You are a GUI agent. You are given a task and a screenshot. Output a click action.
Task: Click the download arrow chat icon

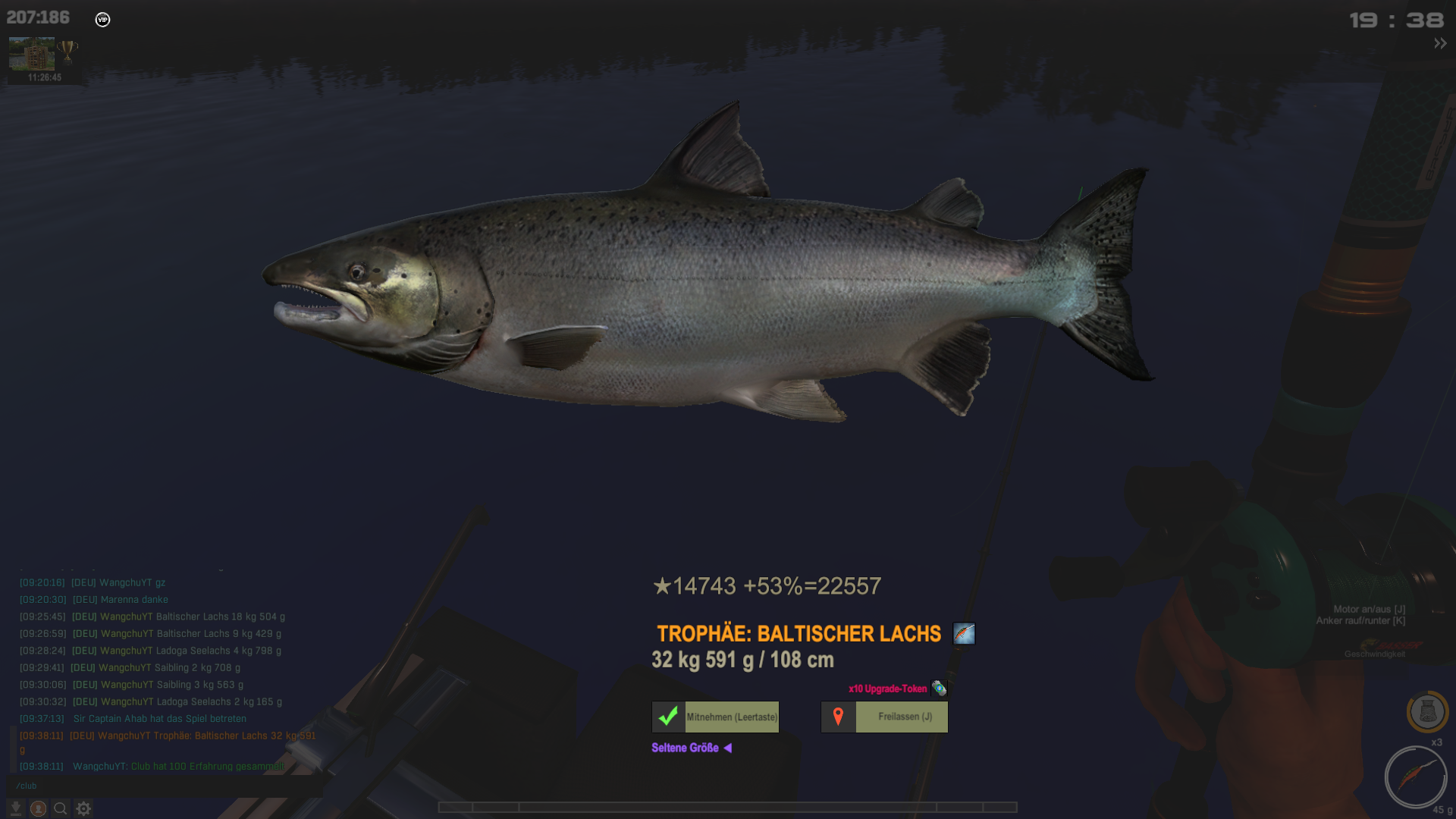(x=15, y=808)
